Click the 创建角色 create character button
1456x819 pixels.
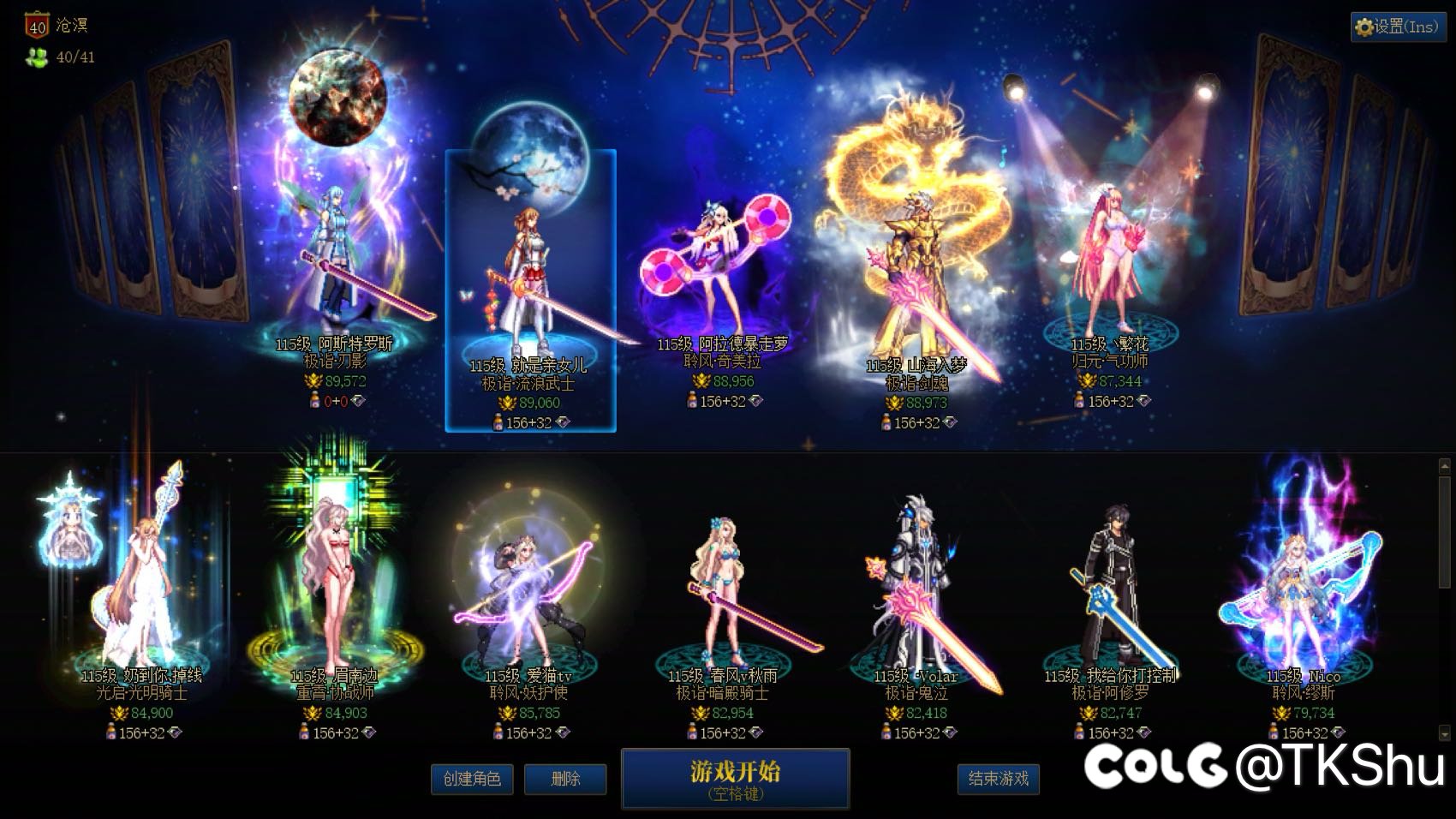(x=472, y=780)
